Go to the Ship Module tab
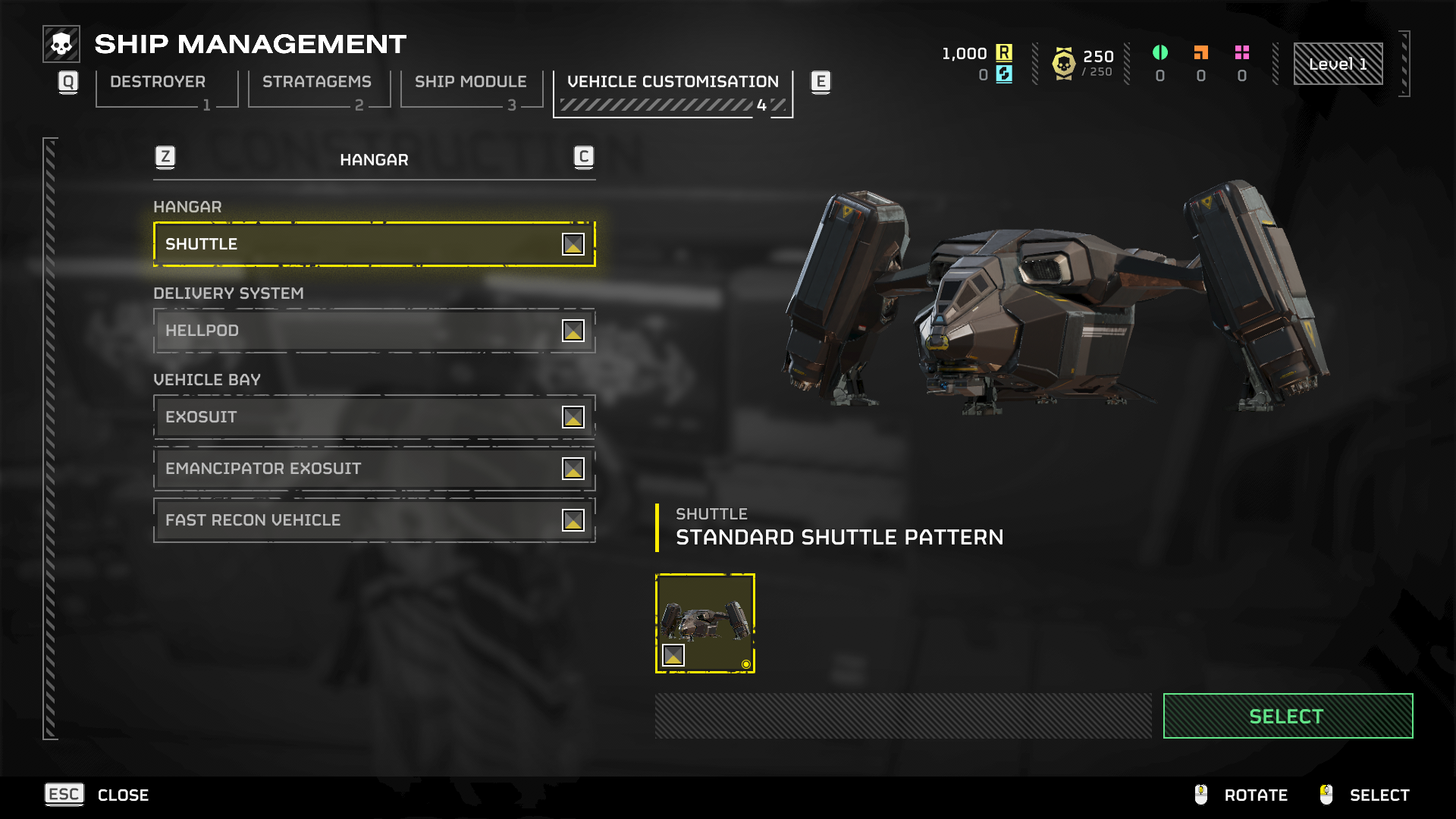 click(470, 82)
